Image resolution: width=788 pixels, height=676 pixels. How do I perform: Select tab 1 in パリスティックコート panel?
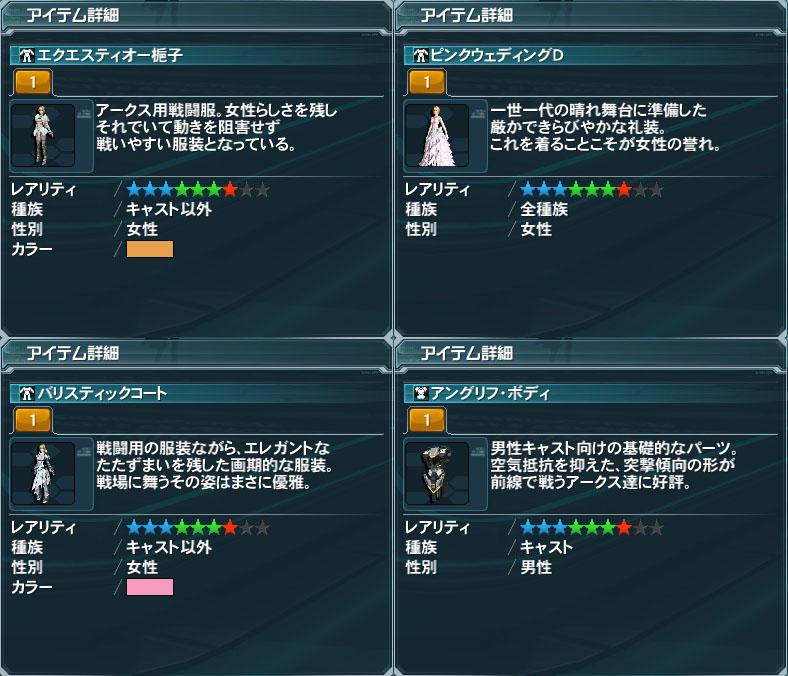[x=33, y=419]
